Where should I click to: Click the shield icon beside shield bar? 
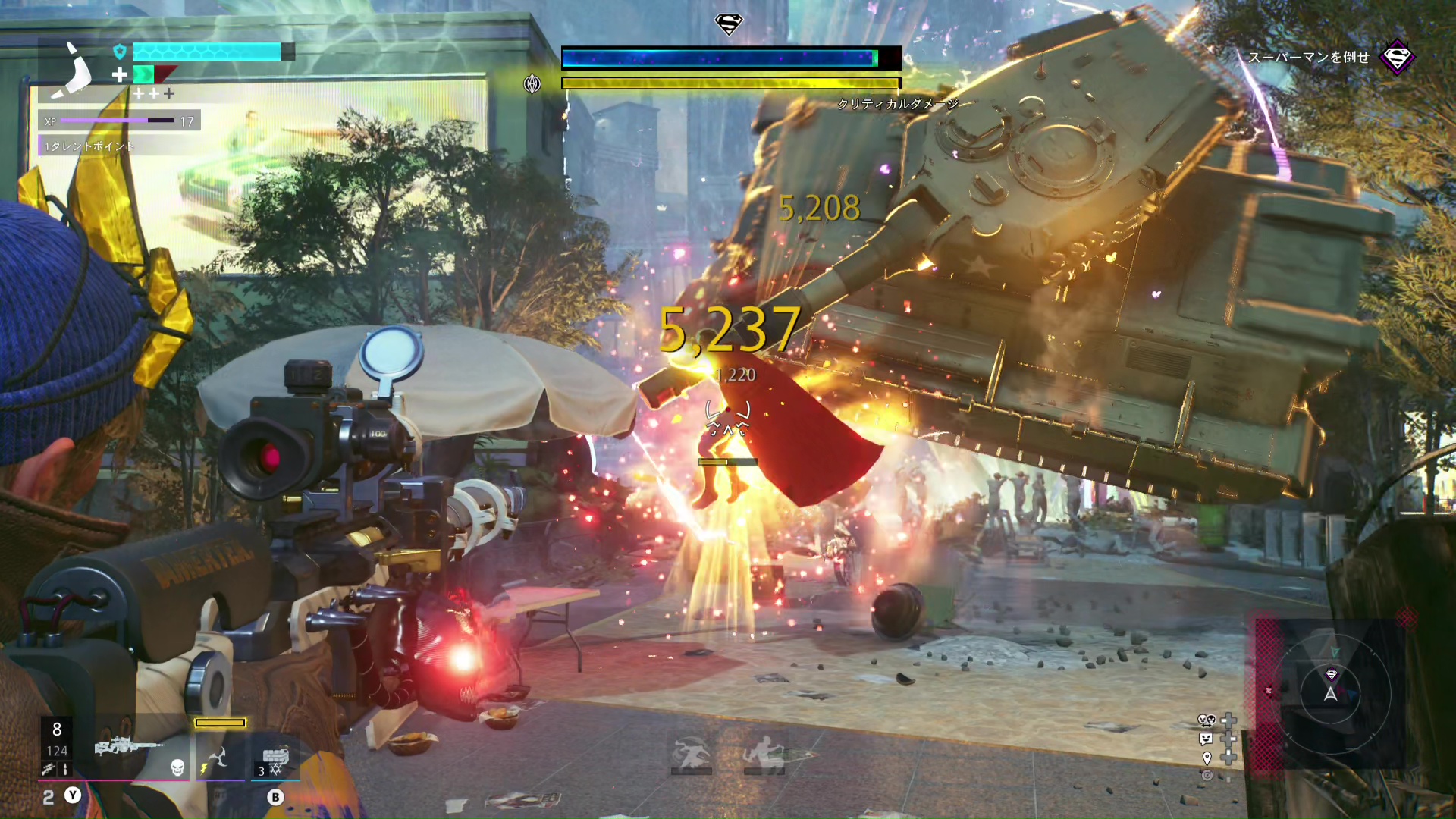pos(119,52)
